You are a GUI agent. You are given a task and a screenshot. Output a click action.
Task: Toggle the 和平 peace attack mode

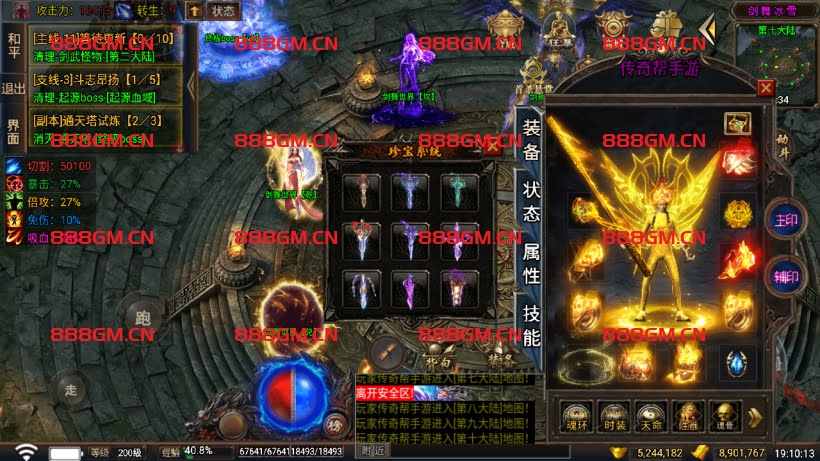coord(13,46)
